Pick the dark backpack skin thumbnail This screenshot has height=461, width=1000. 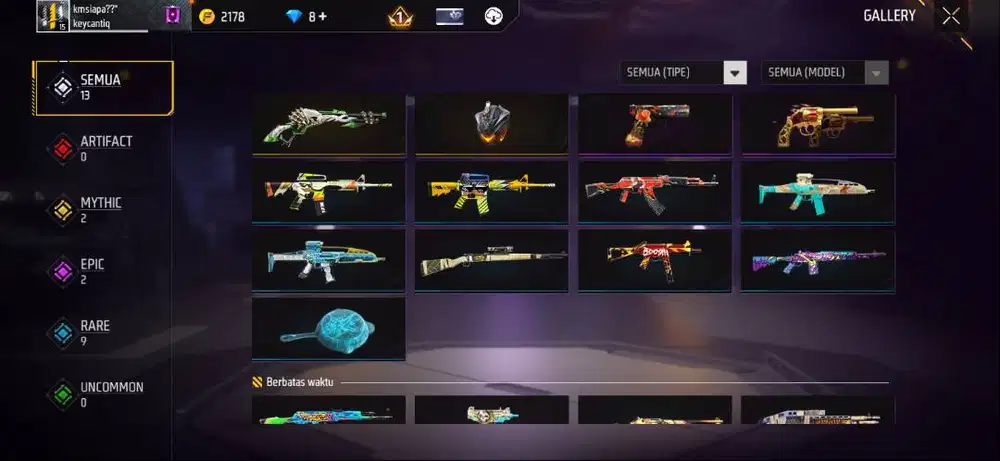point(492,124)
